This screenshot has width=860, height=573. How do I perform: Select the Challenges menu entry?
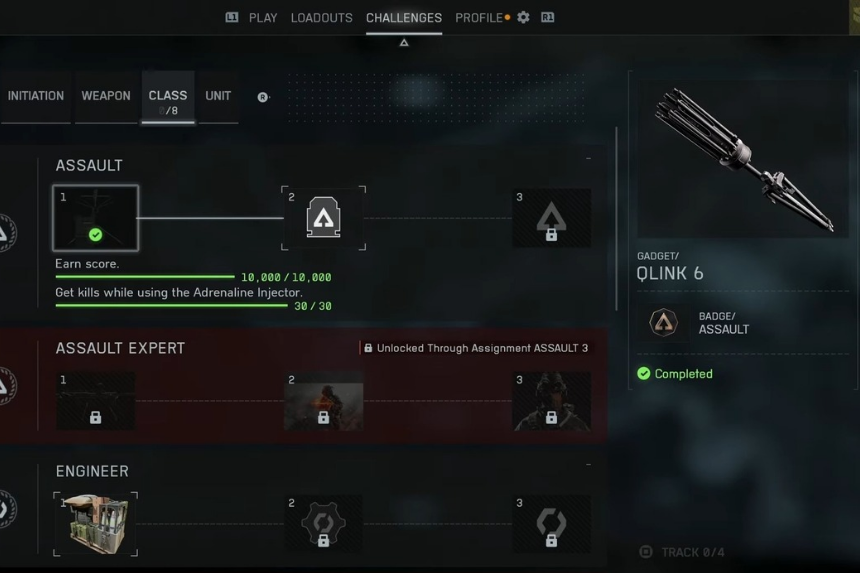(404, 18)
